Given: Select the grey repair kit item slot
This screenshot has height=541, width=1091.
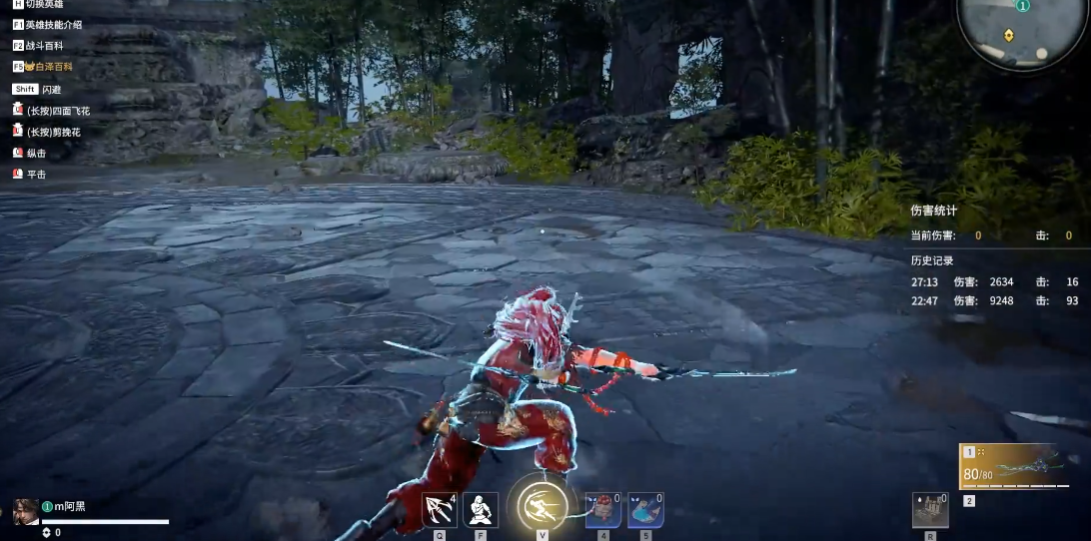Looking at the screenshot, I should 930,510.
